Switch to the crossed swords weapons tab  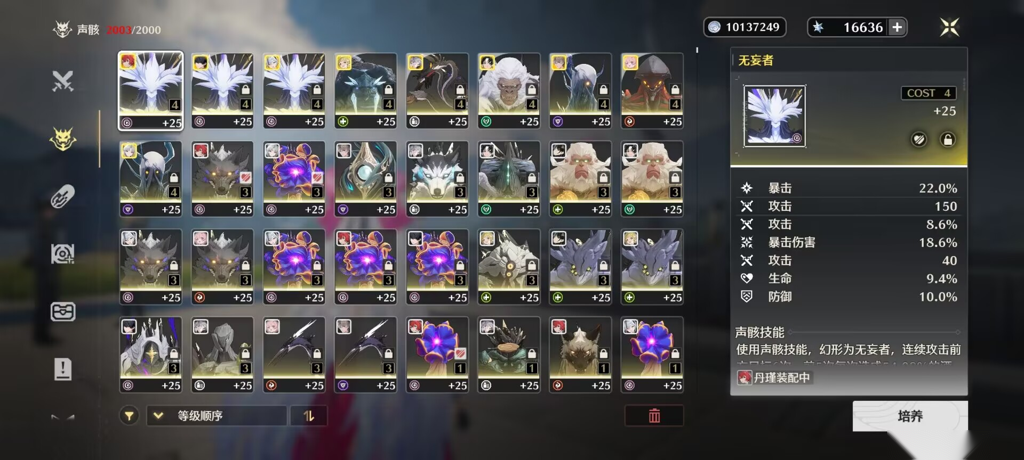(63, 81)
